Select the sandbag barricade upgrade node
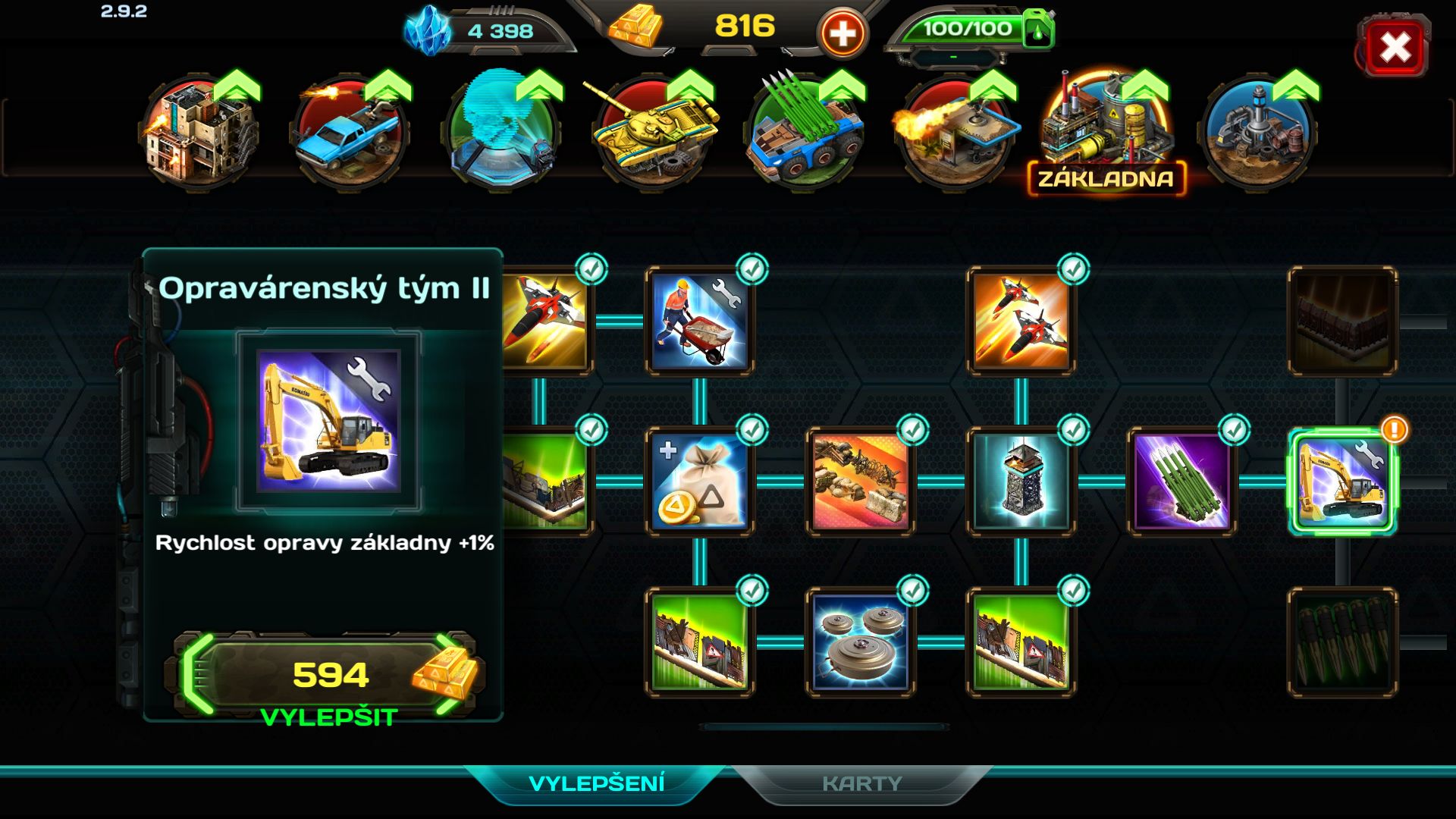The width and height of the screenshot is (1456, 819). click(x=860, y=481)
